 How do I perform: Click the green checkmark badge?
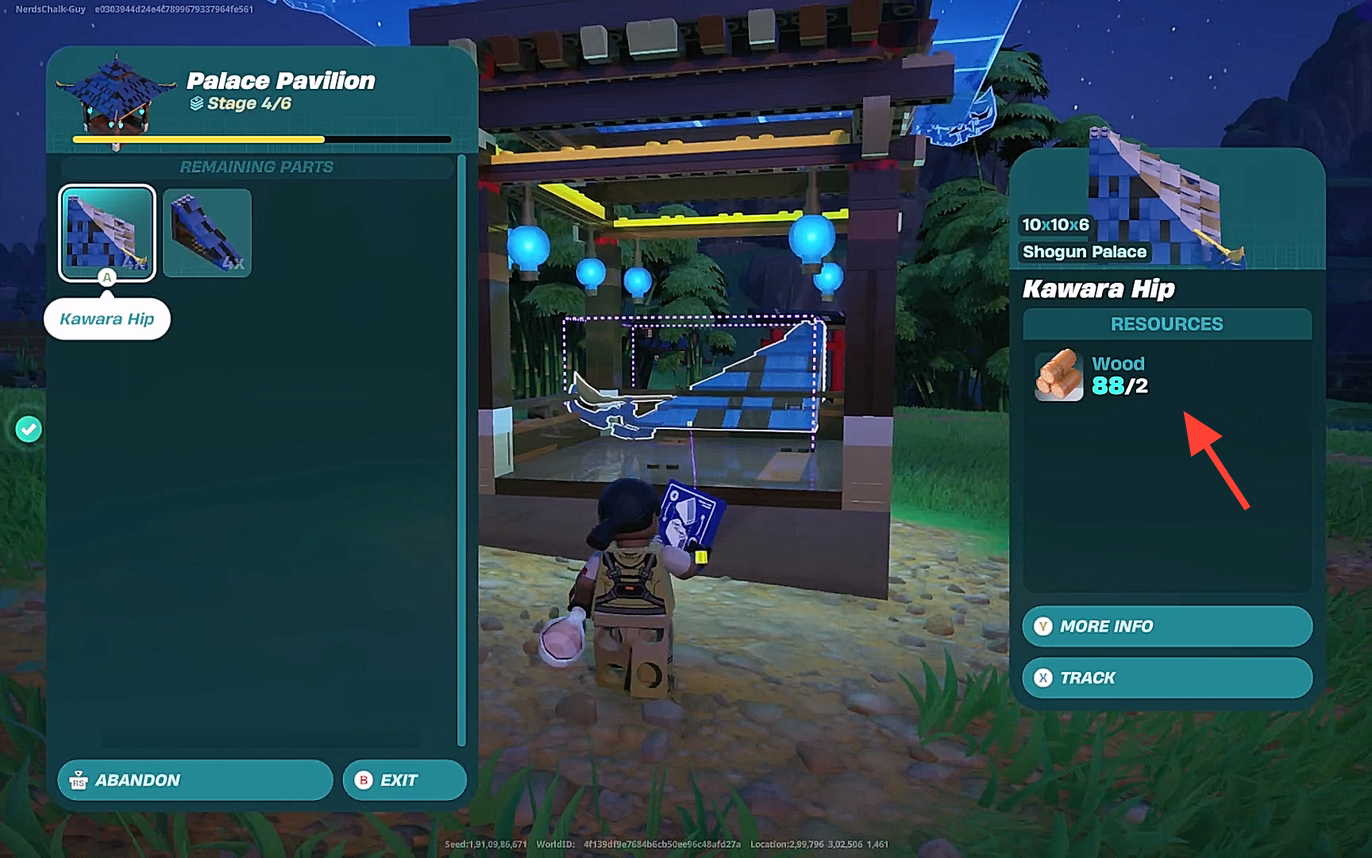pyautogui.click(x=29, y=430)
